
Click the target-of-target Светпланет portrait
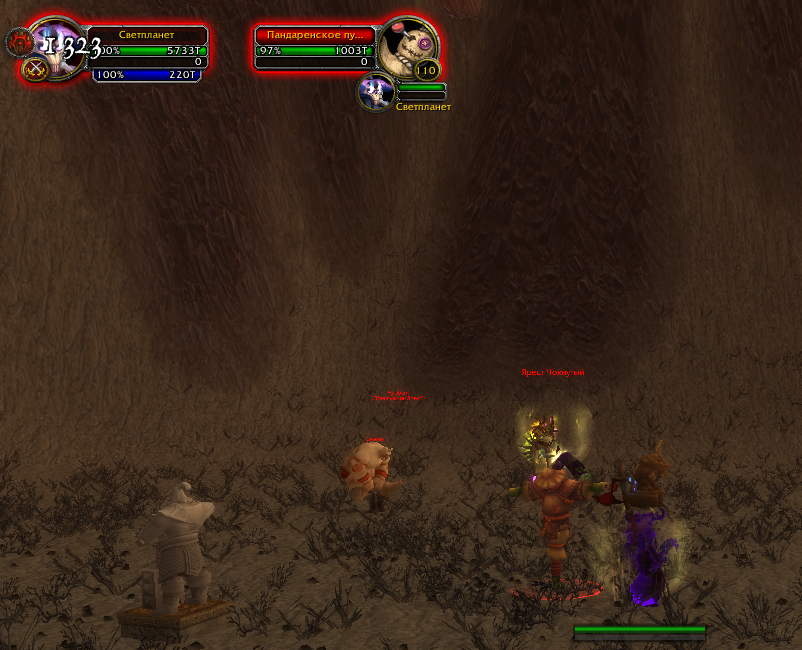click(x=376, y=92)
